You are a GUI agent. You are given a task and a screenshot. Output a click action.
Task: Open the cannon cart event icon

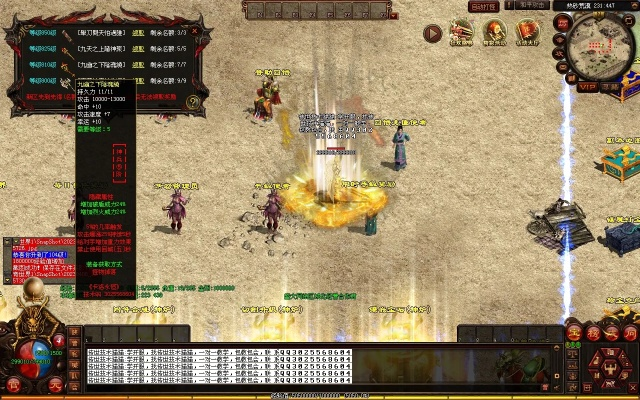tap(461, 34)
